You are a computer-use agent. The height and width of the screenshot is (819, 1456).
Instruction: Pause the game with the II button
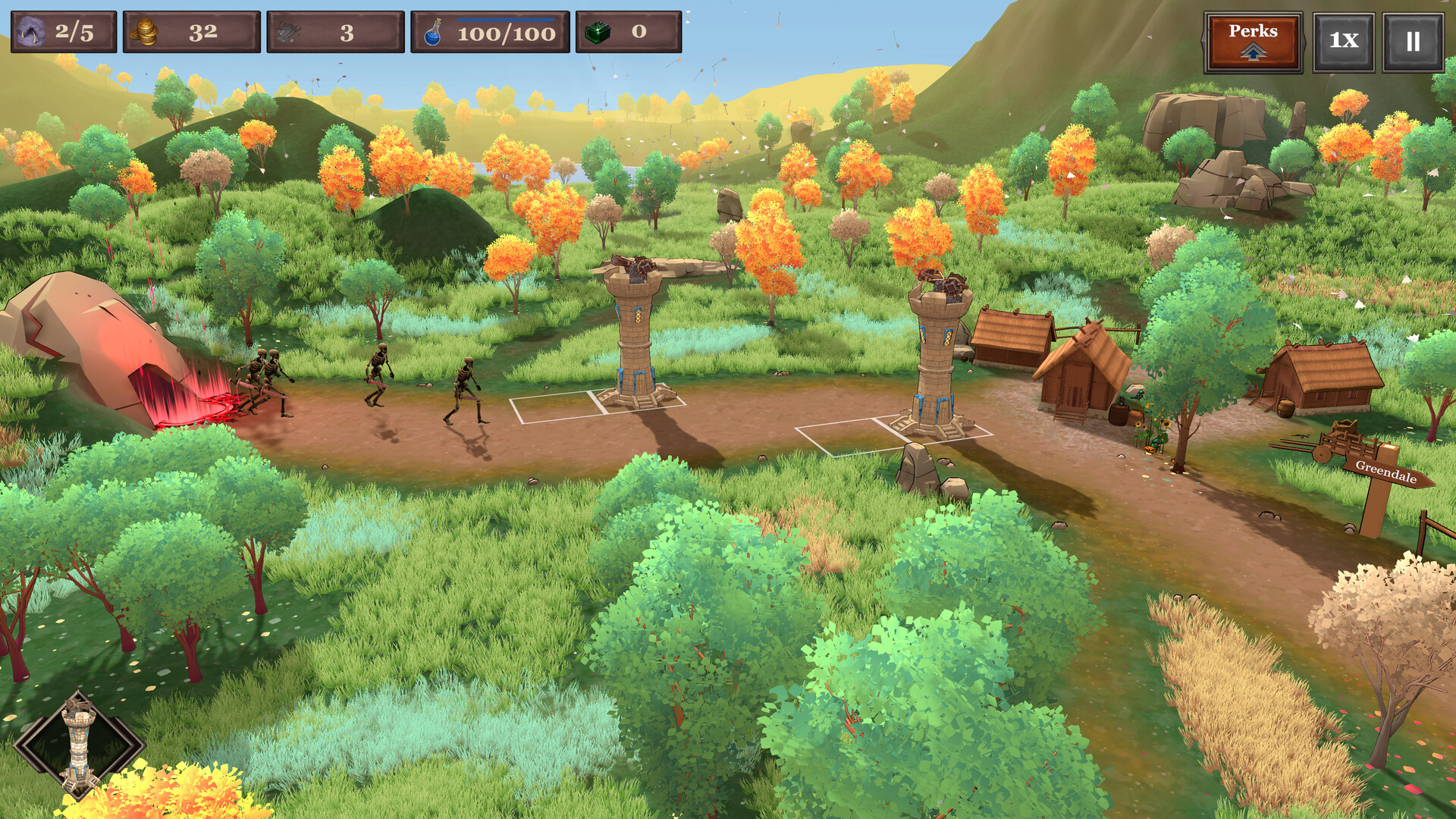(x=1412, y=36)
